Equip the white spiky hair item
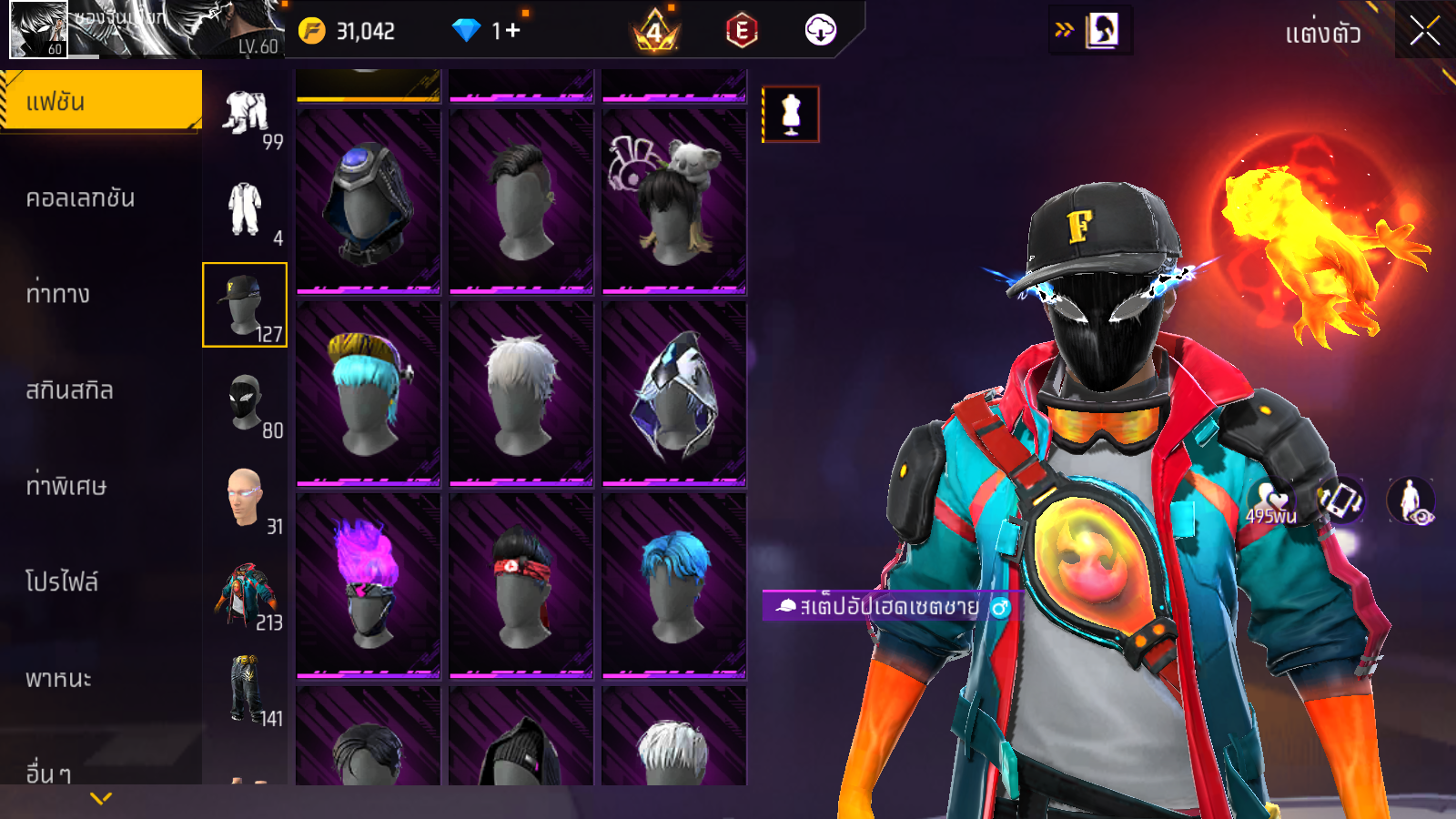This screenshot has width=1456, height=819. pos(521,392)
